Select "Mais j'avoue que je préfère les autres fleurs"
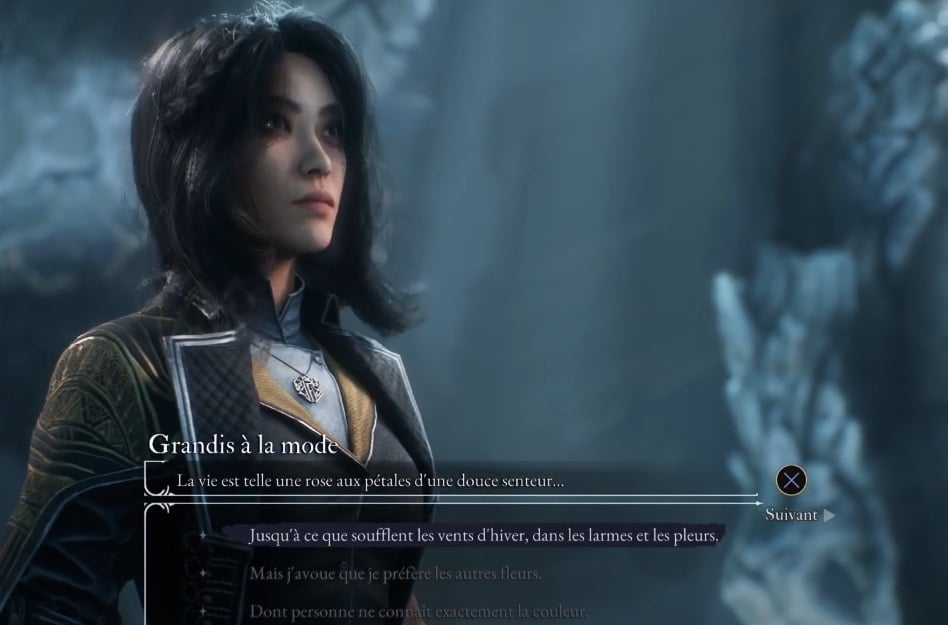Screen dimensions: 948x625 point(396,574)
